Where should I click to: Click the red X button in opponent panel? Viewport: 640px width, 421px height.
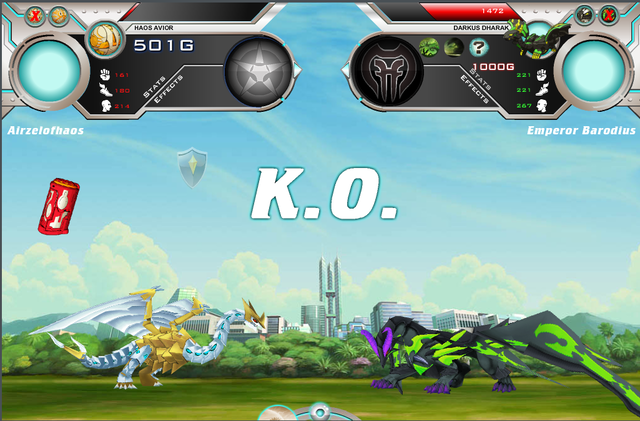pos(609,15)
